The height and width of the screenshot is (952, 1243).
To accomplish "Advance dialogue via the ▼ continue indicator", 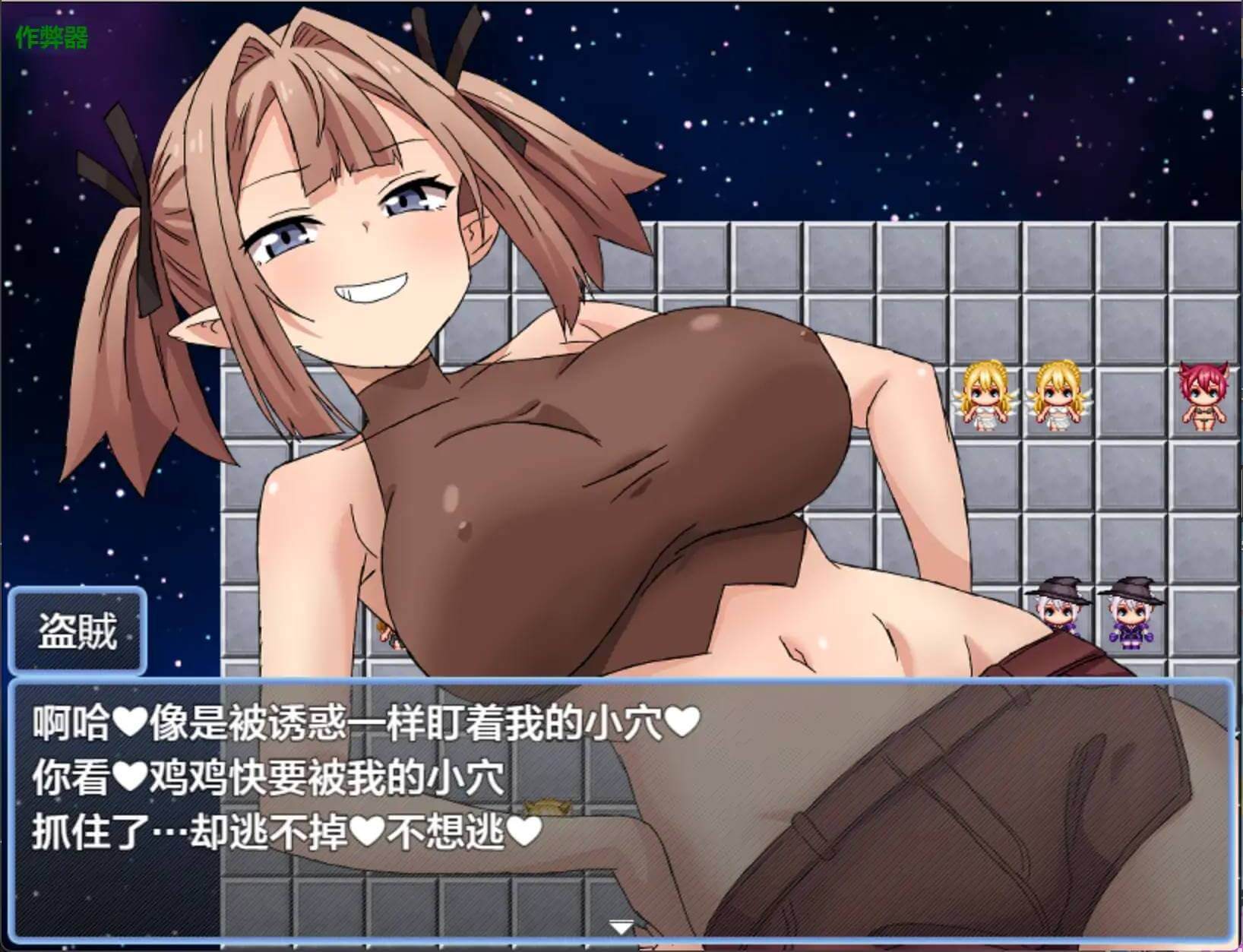I will 621,926.
